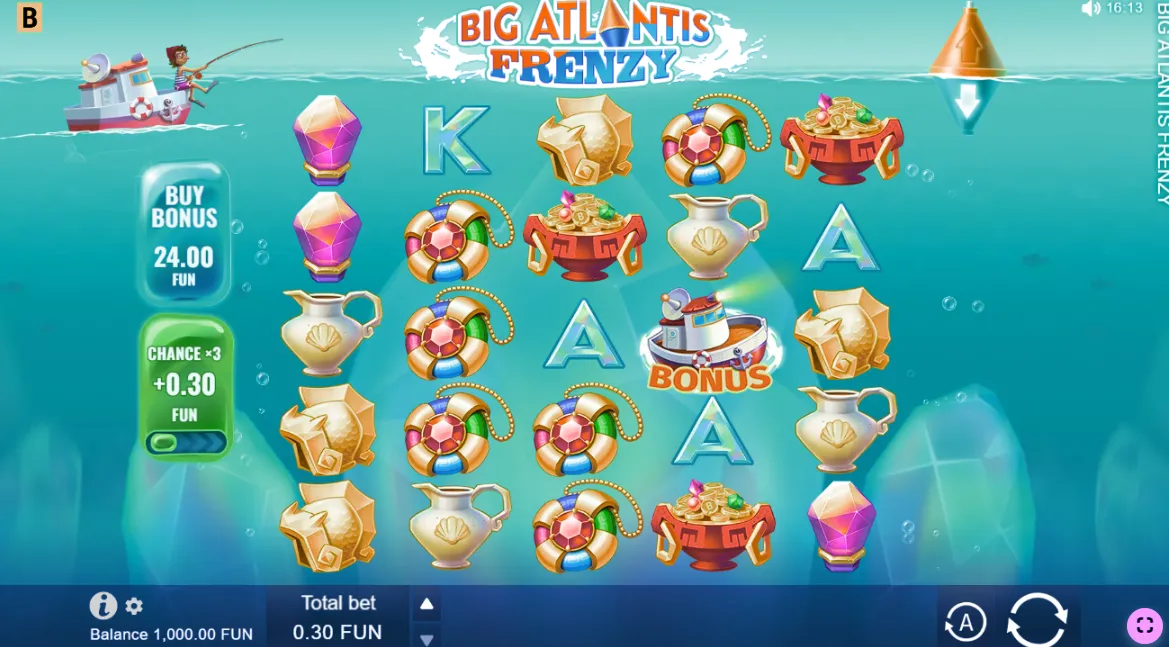Open the gear settings menu
Viewport: 1169px width, 647px height.
pos(134,606)
